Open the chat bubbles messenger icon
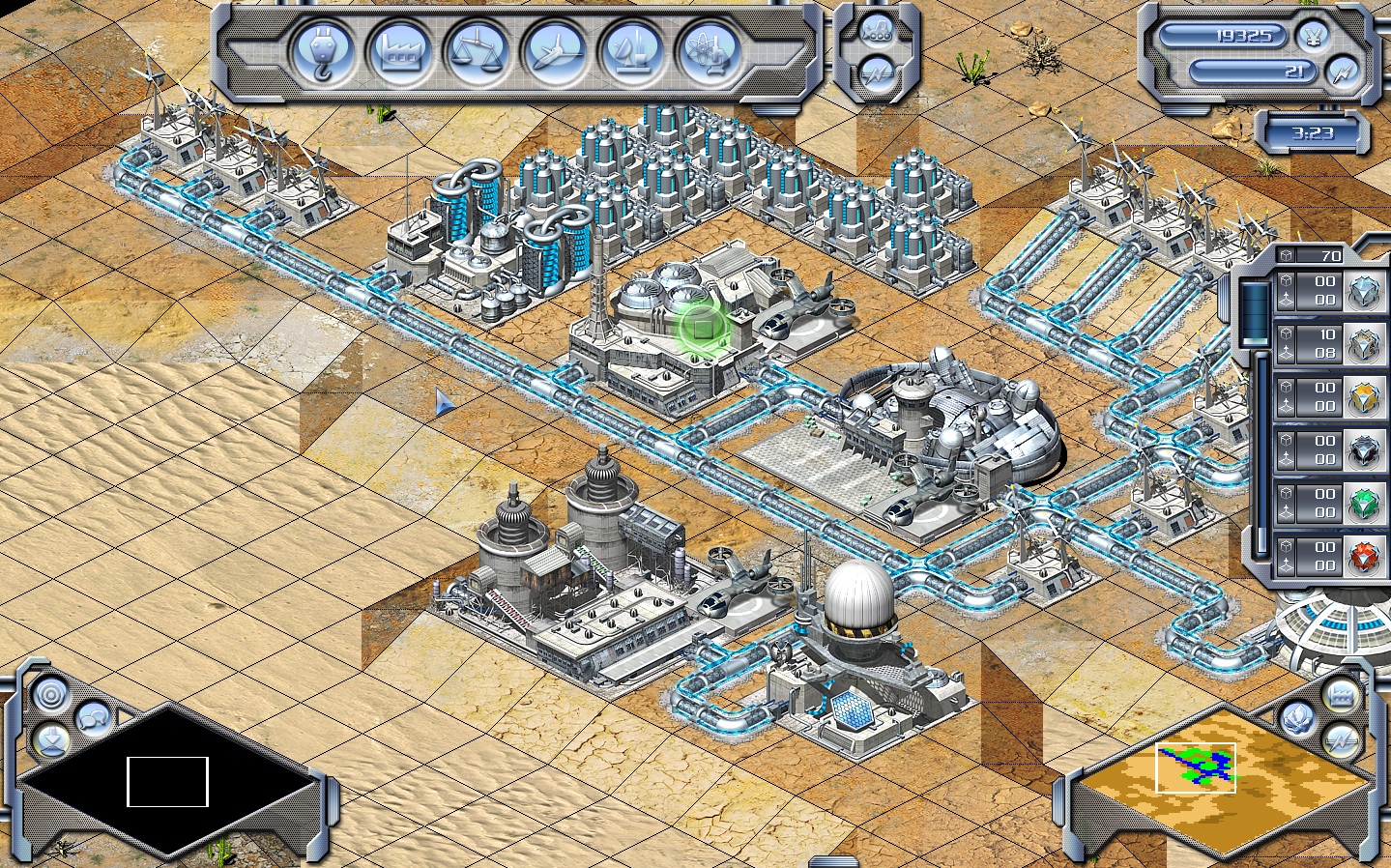Viewport: 1391px width, 868px height. coord(92,719)
